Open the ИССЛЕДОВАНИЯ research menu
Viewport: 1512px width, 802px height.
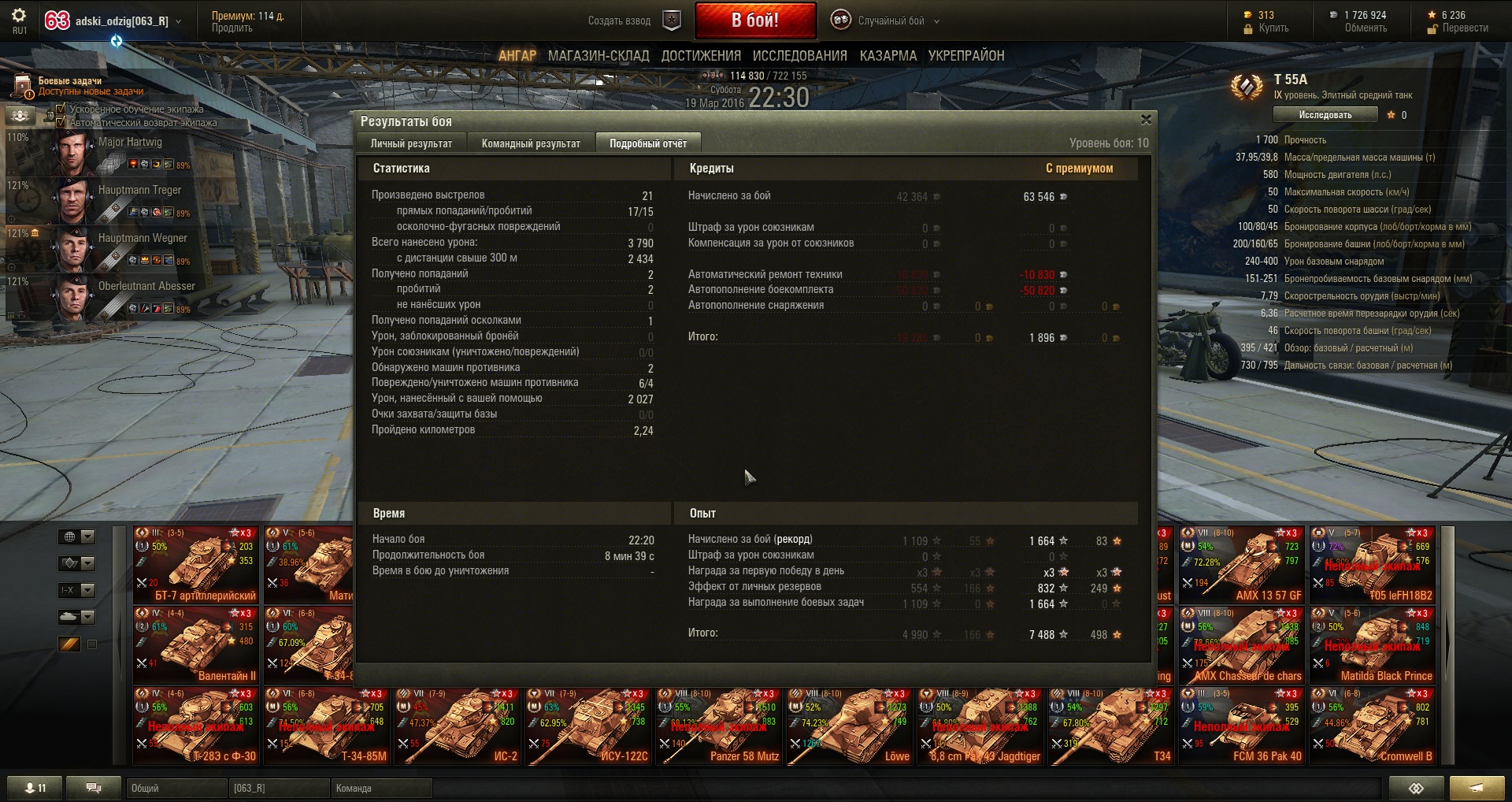[x=799, y=56]
